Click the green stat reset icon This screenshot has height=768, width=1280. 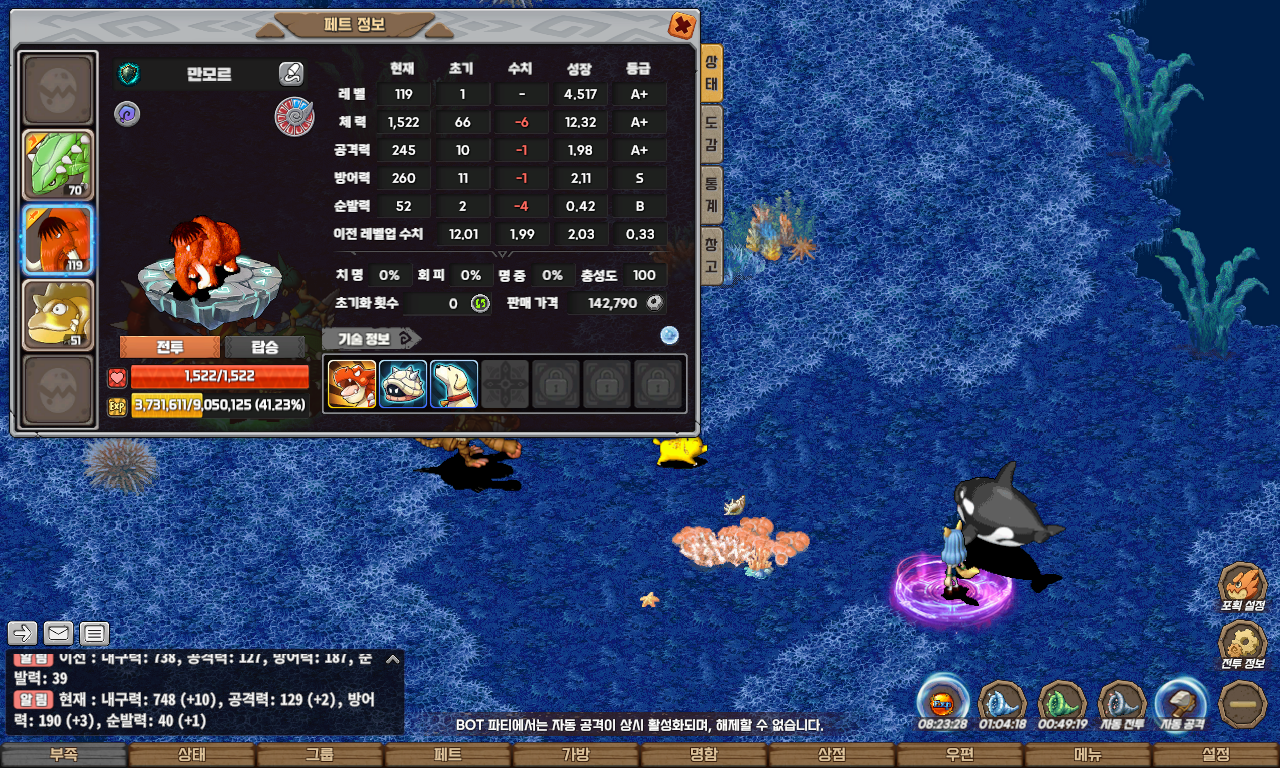(x=480, y=303)
